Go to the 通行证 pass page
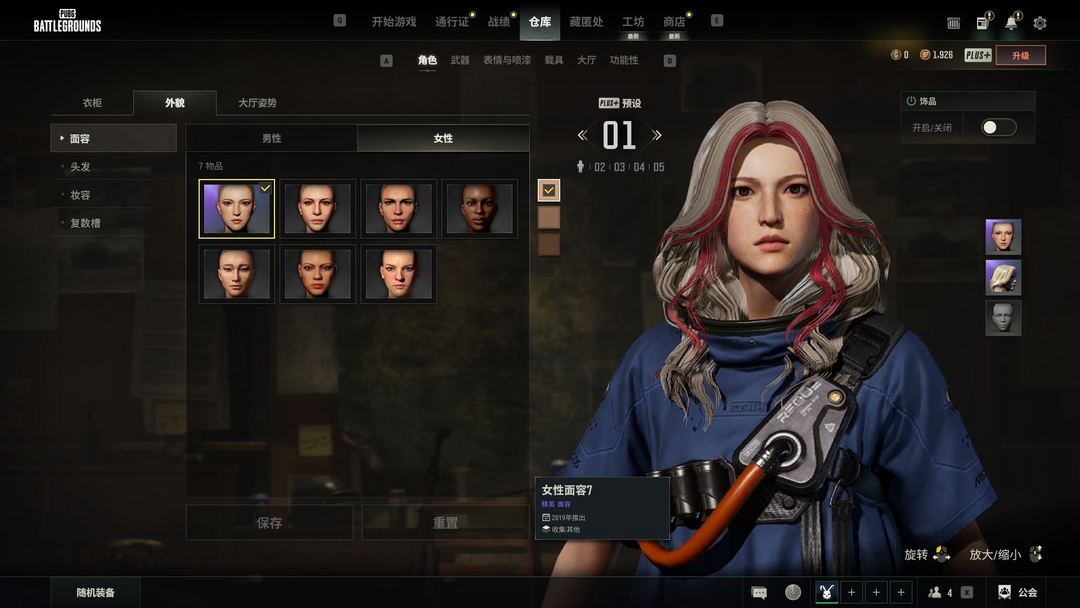 point(452,22)
